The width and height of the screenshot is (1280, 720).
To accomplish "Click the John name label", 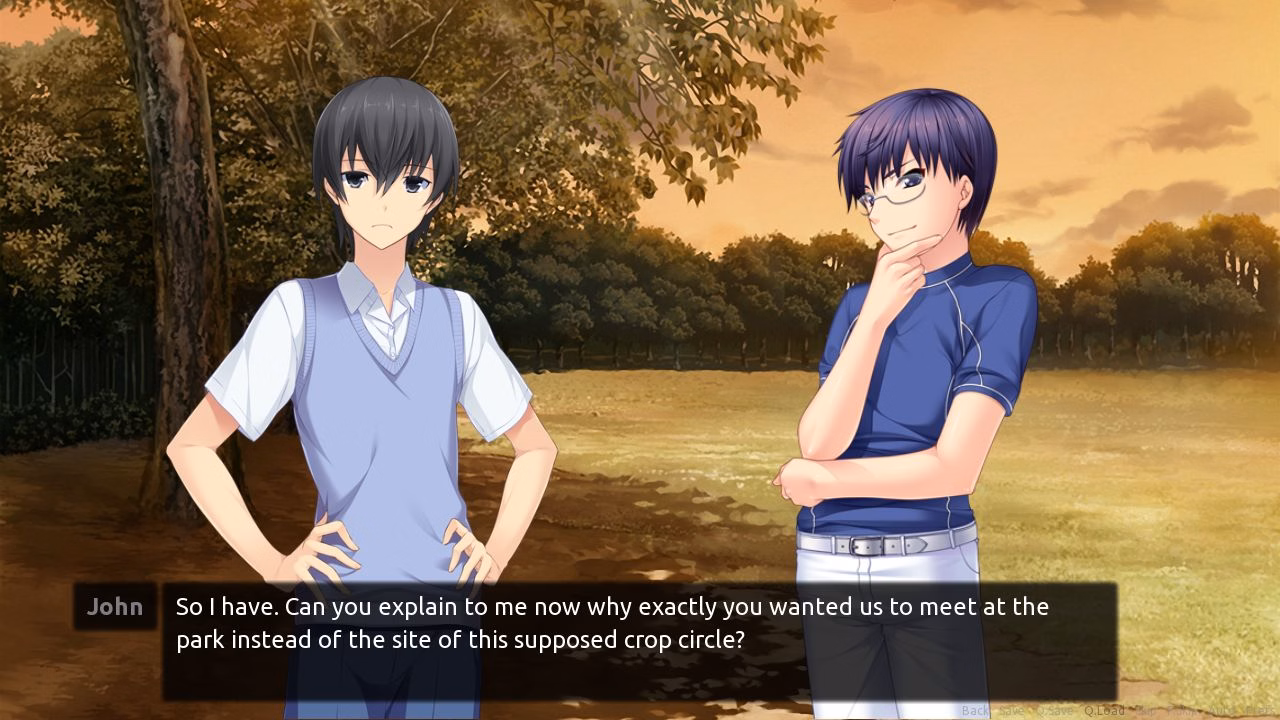I will (113, 607).
